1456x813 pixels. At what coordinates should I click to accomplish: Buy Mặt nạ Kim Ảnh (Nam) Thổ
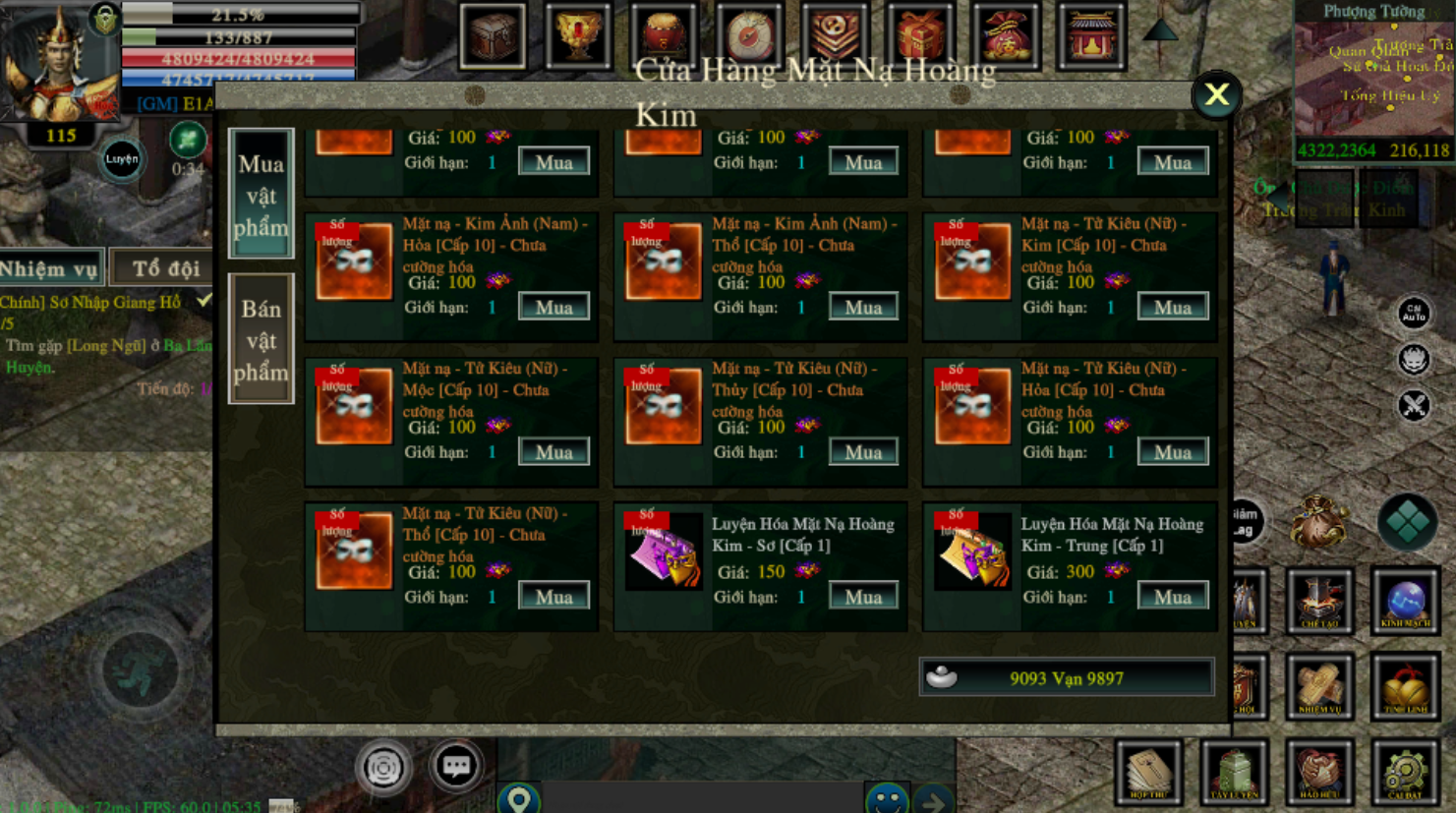[862, 307]
